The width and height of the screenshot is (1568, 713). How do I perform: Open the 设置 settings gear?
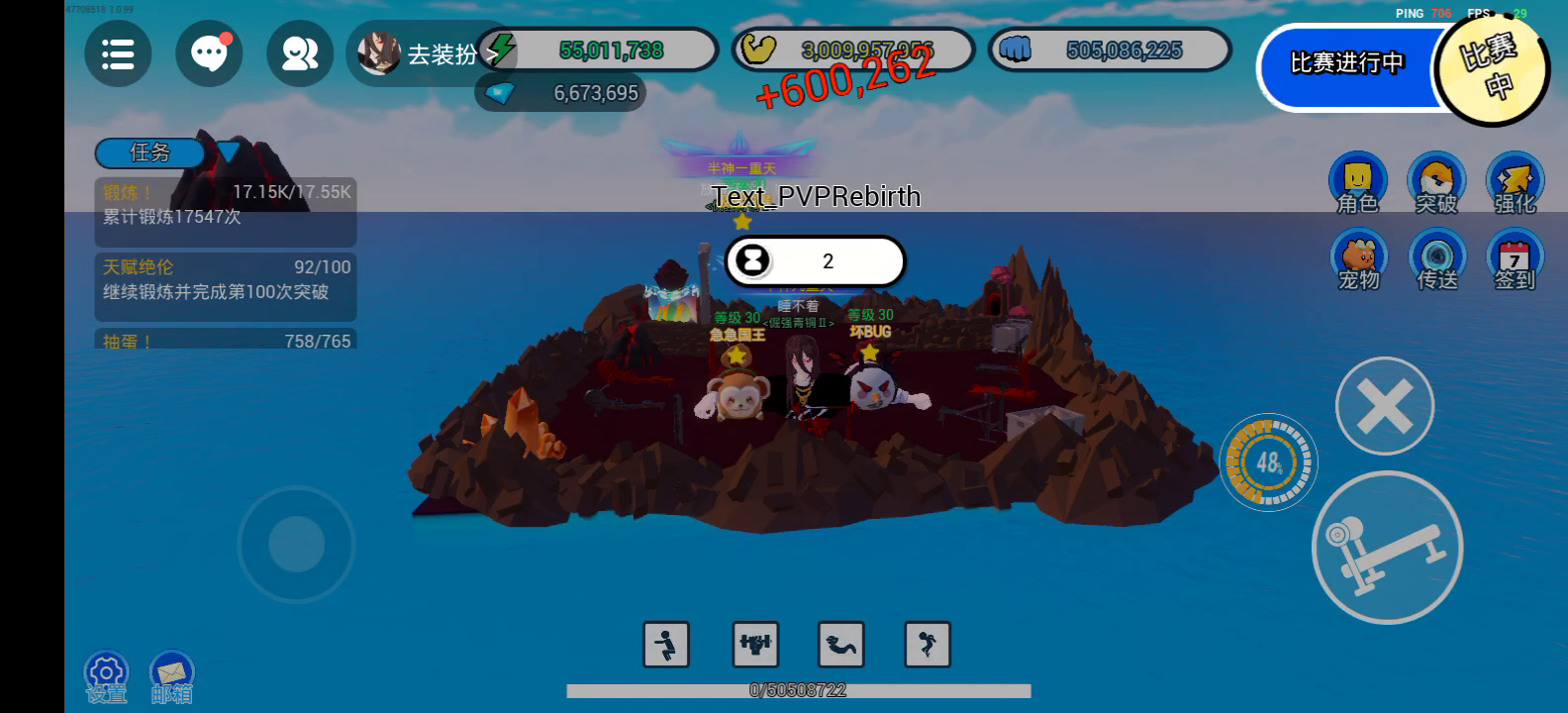[106, 678]
